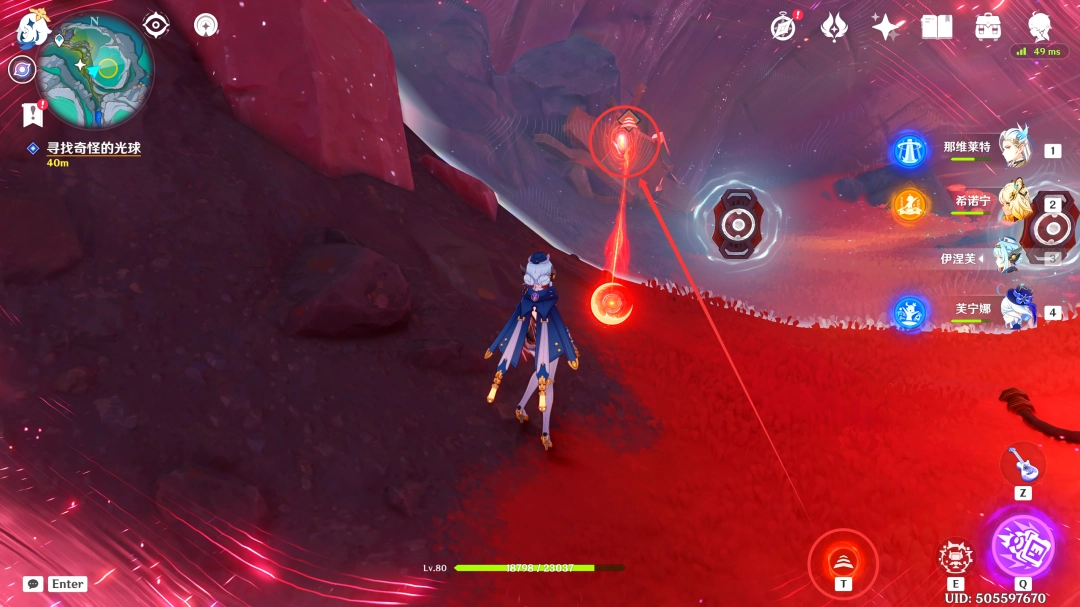
Task: Open the backpack inventory
Action: 989,27
